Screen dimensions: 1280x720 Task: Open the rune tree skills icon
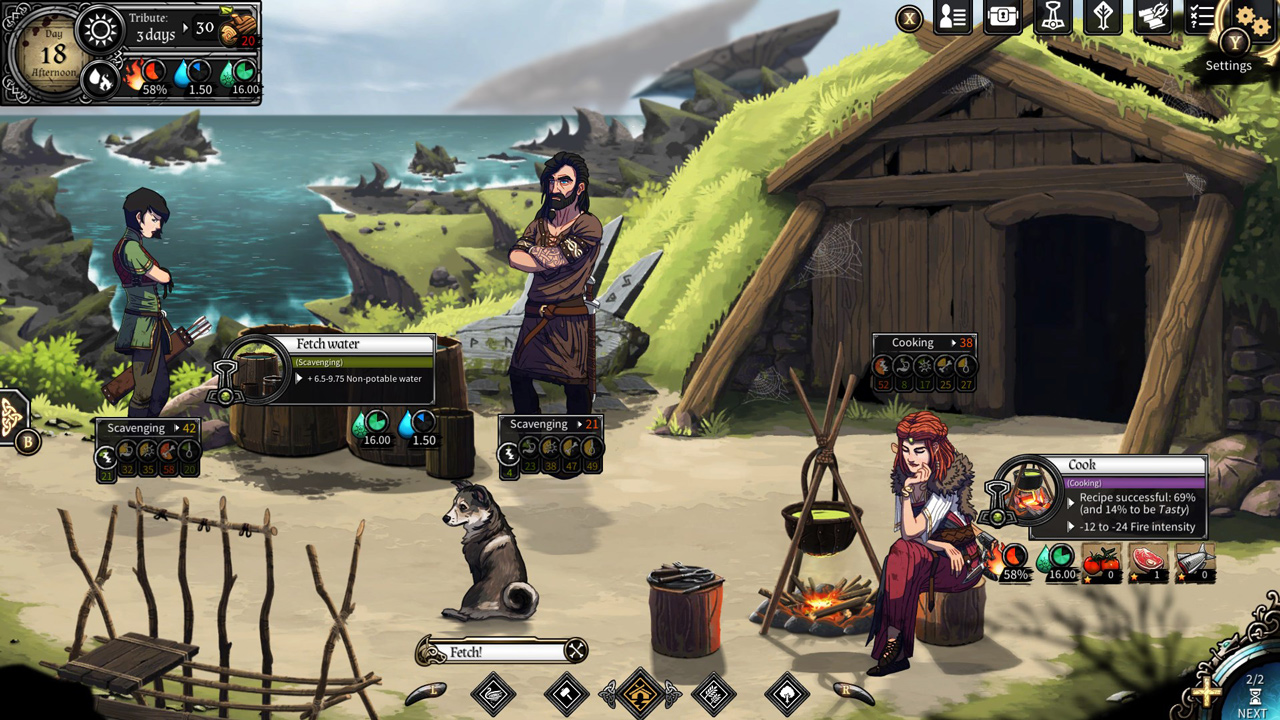tap(1102, 17)
